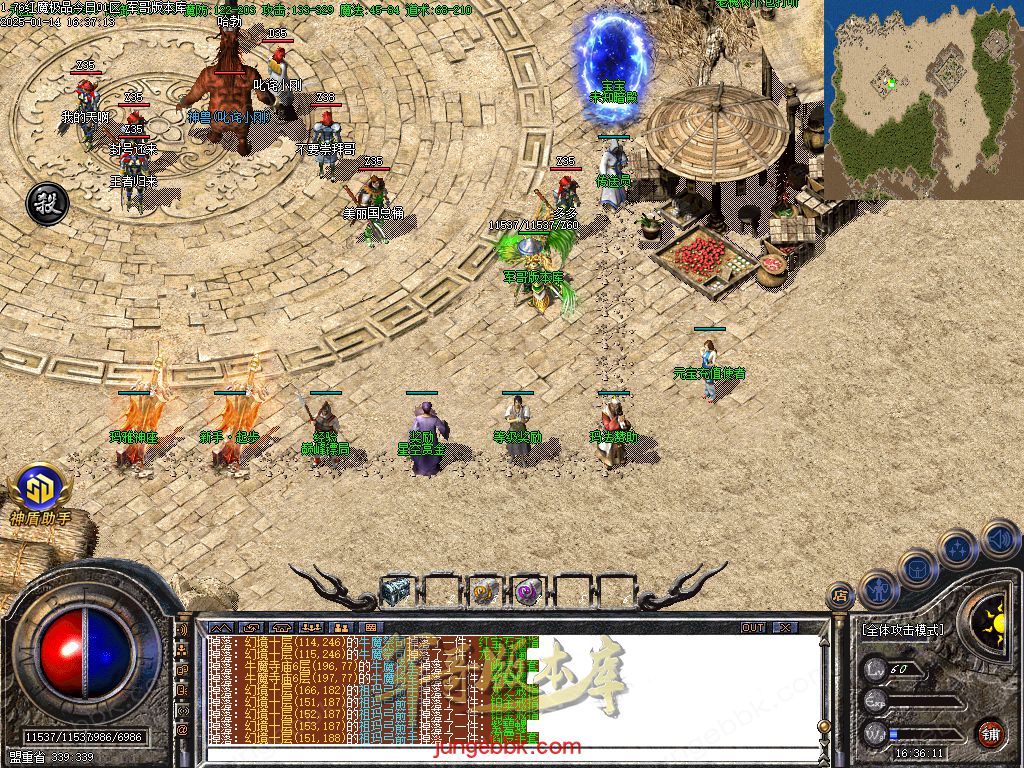
Task: Use the orange scroll in the hotbar
Action: pos(485,591)
